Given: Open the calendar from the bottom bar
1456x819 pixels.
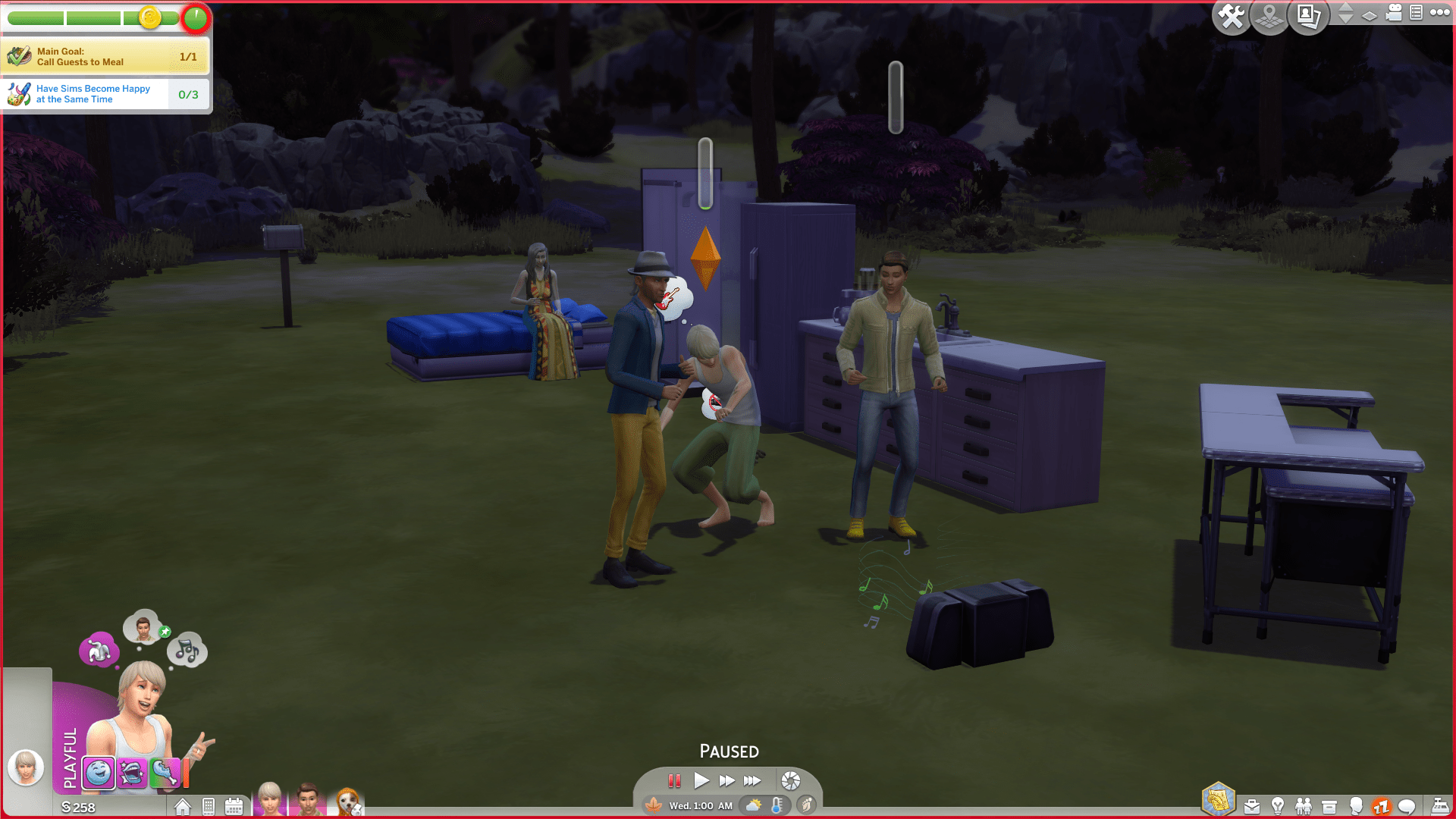Looking at the screenshot, I should pyautogui.click(x=234, y=806).
